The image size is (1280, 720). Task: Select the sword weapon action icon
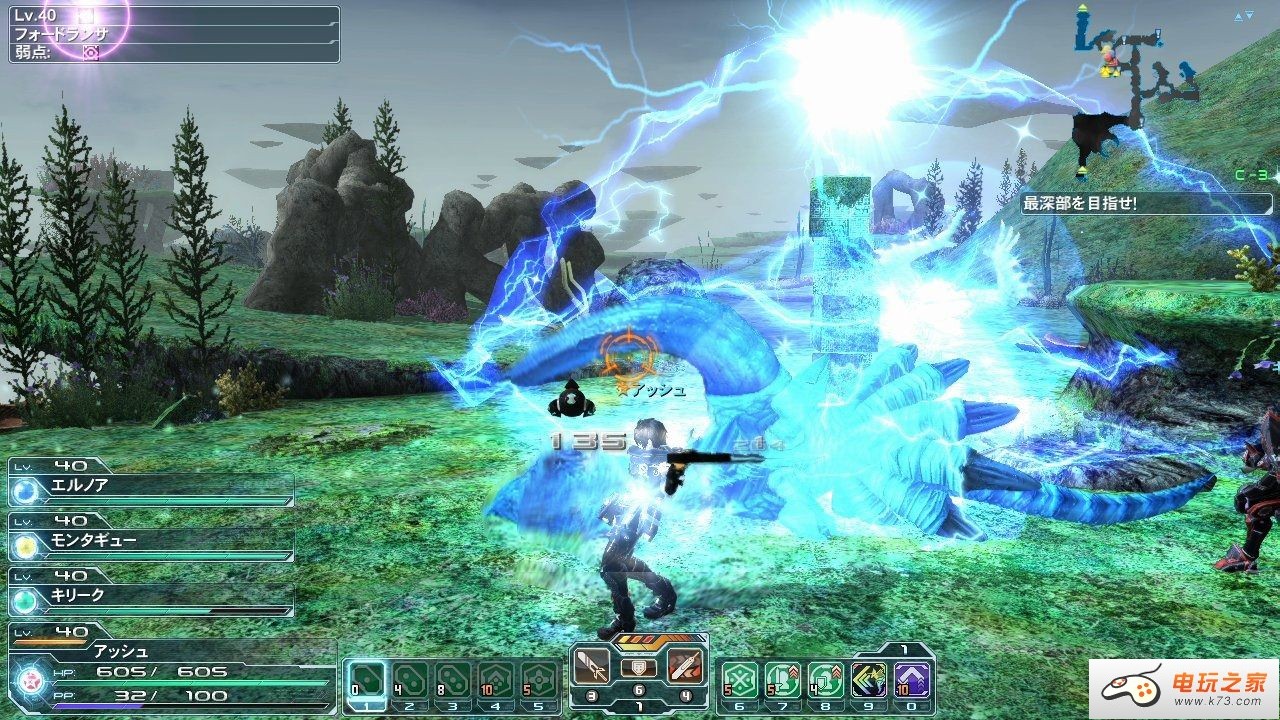click(592, 666)
